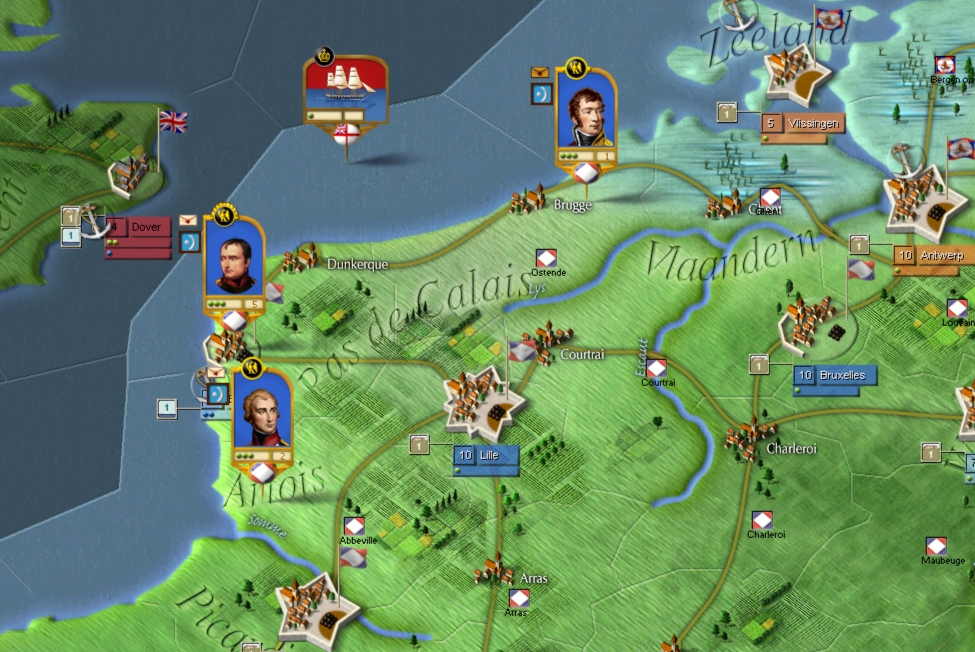
Task: Select the red-coated general's counter above Artois
Action: point(261,418)
